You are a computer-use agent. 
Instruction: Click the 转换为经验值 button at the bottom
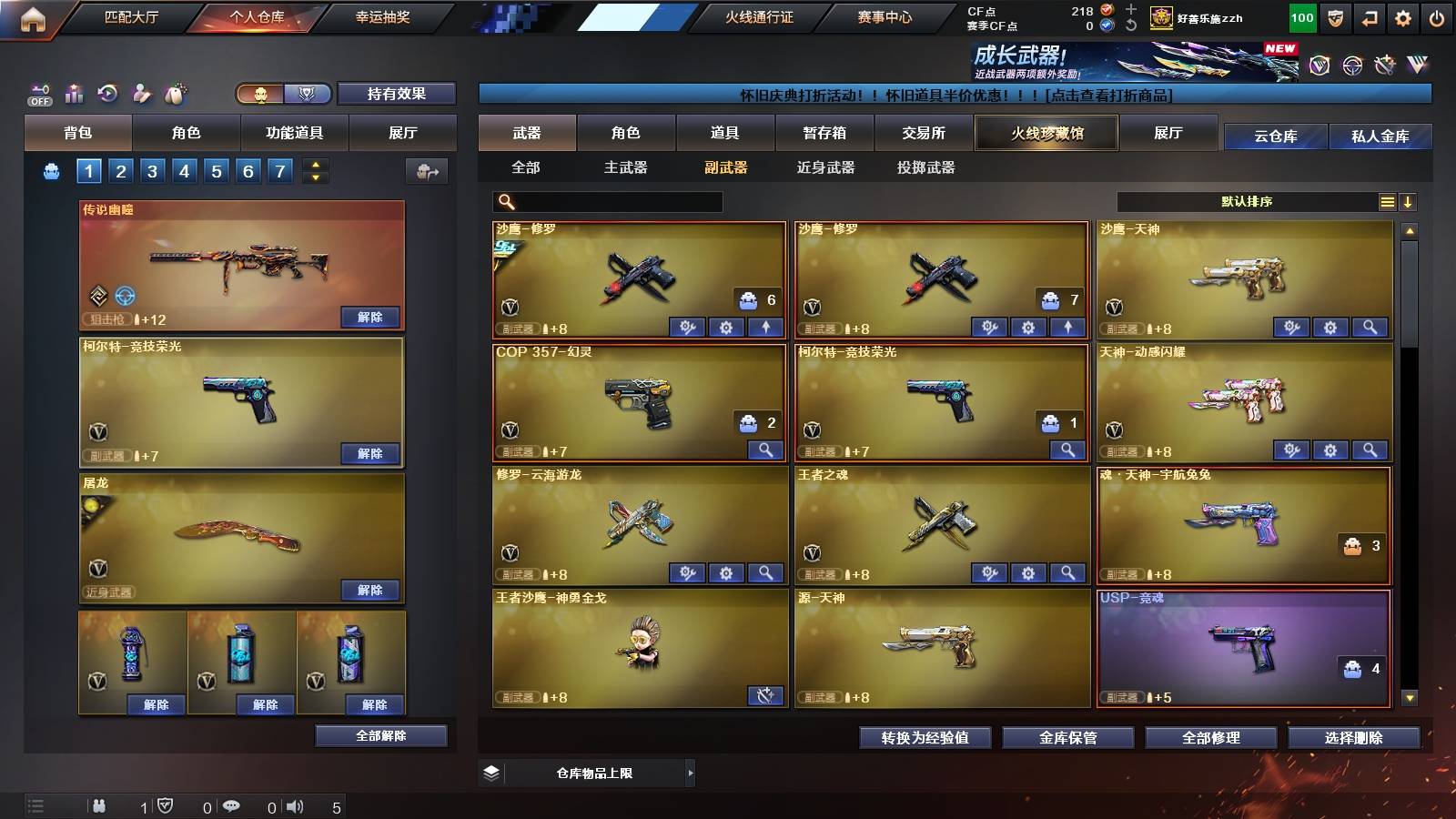(925, 738)
